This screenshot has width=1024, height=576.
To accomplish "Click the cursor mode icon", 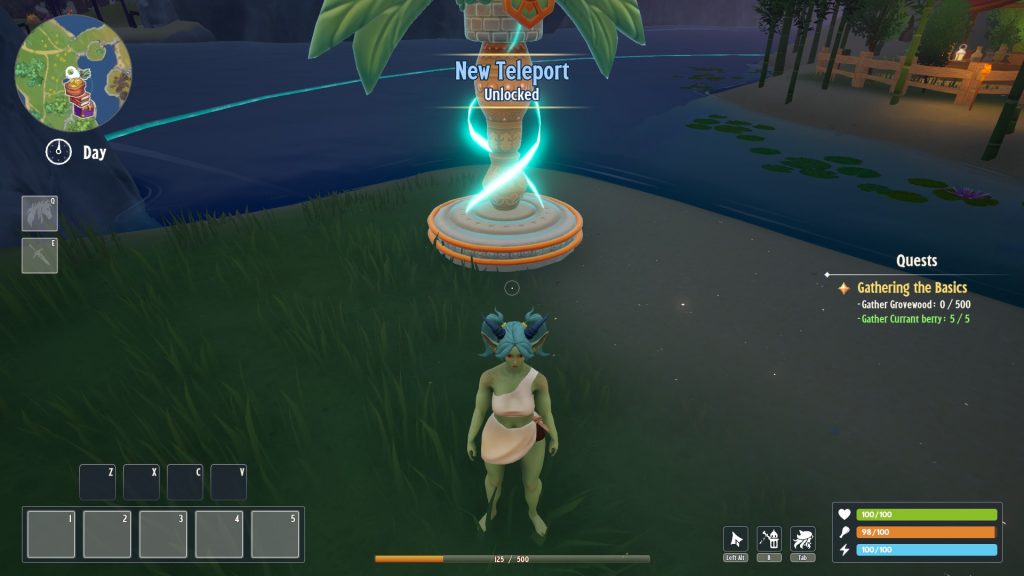I will pyautogui.click(x=735, y=539).
